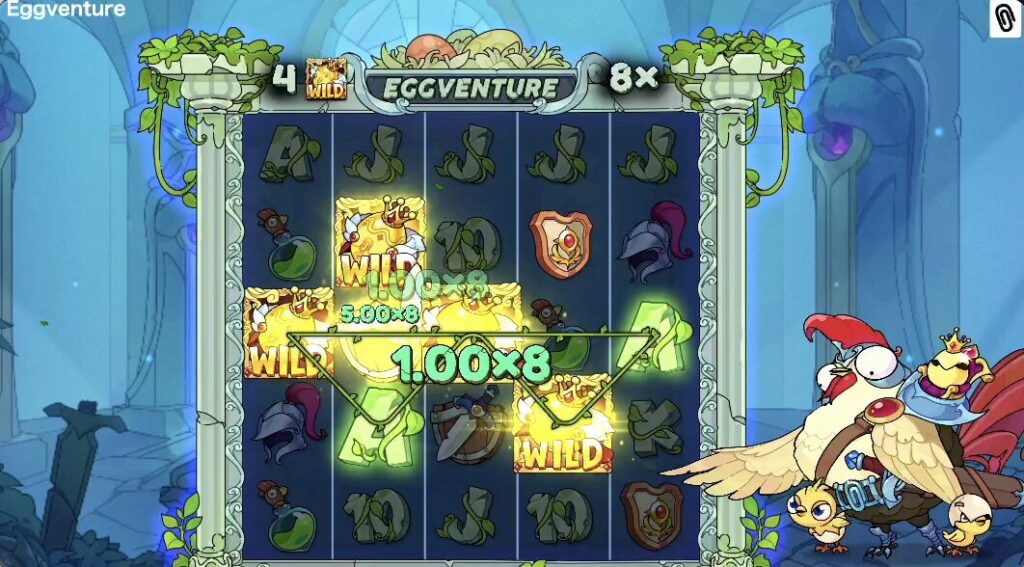Click the paperclip icon in the corner
The height and width of the screenshot is (567, 1024).
click(1004, 18)
